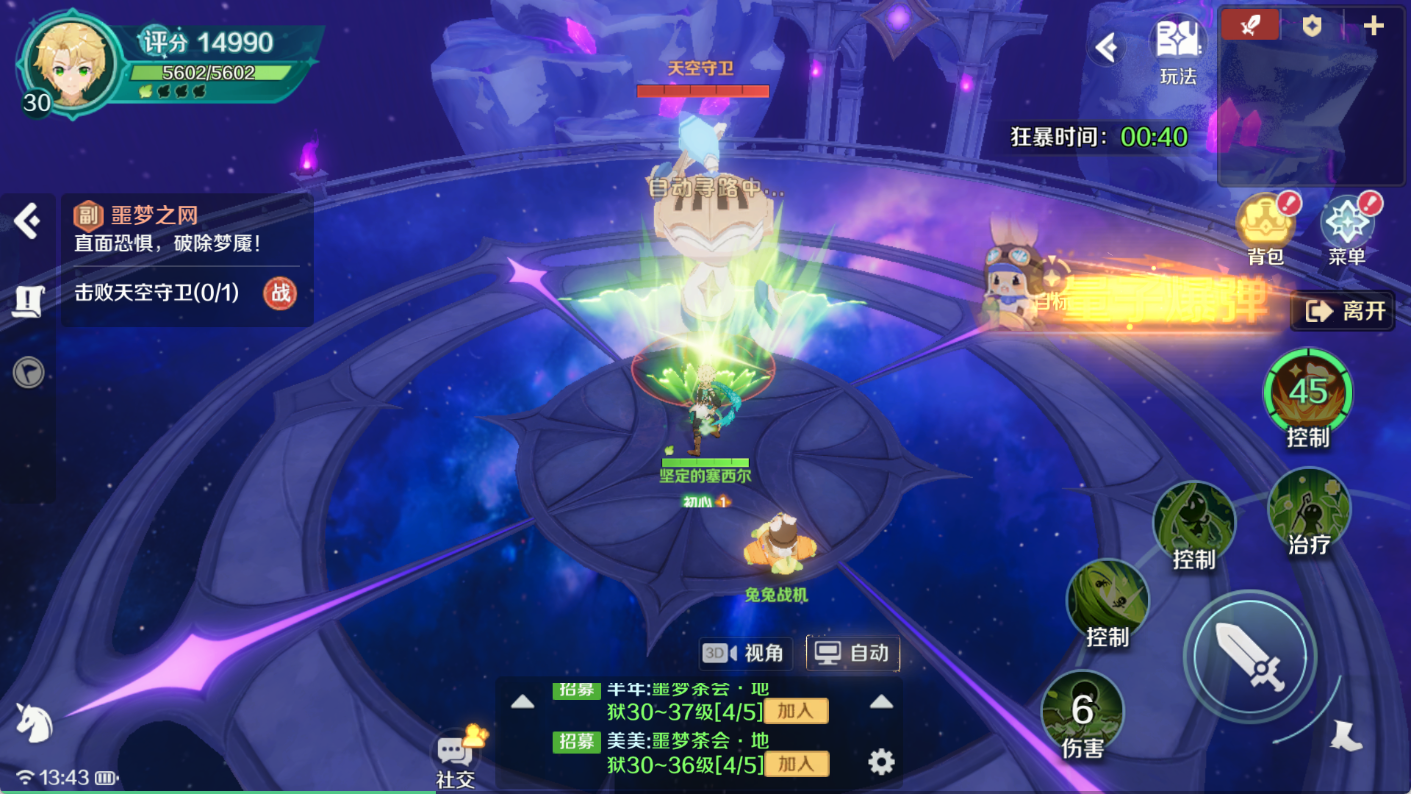This screenshot has width=1411, height=794.
Task: Click the plus button above minimap
Action: click(x=1374, y=25)
